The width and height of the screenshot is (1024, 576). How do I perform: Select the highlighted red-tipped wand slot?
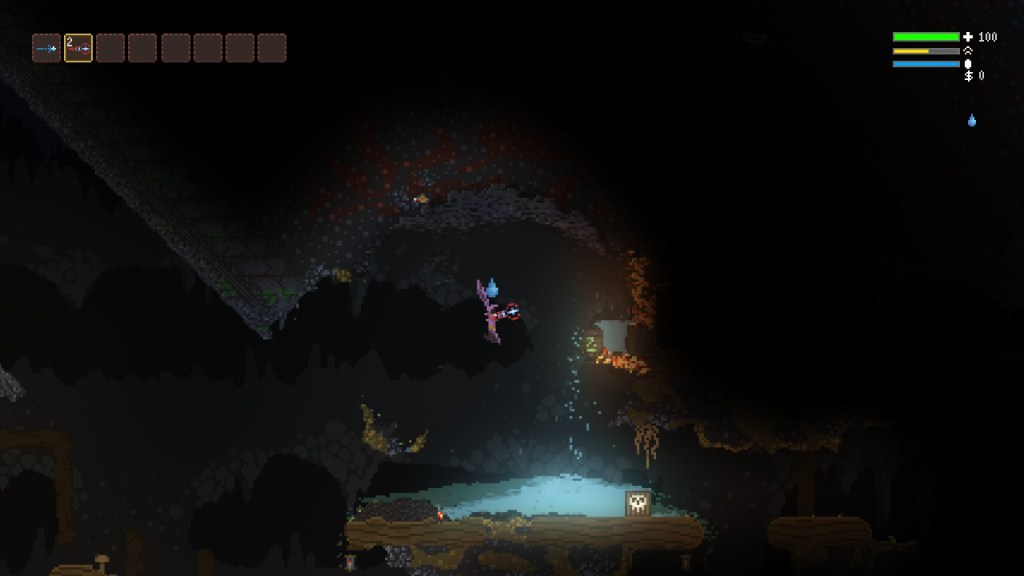pyautogui.click(x=78, y=48)
